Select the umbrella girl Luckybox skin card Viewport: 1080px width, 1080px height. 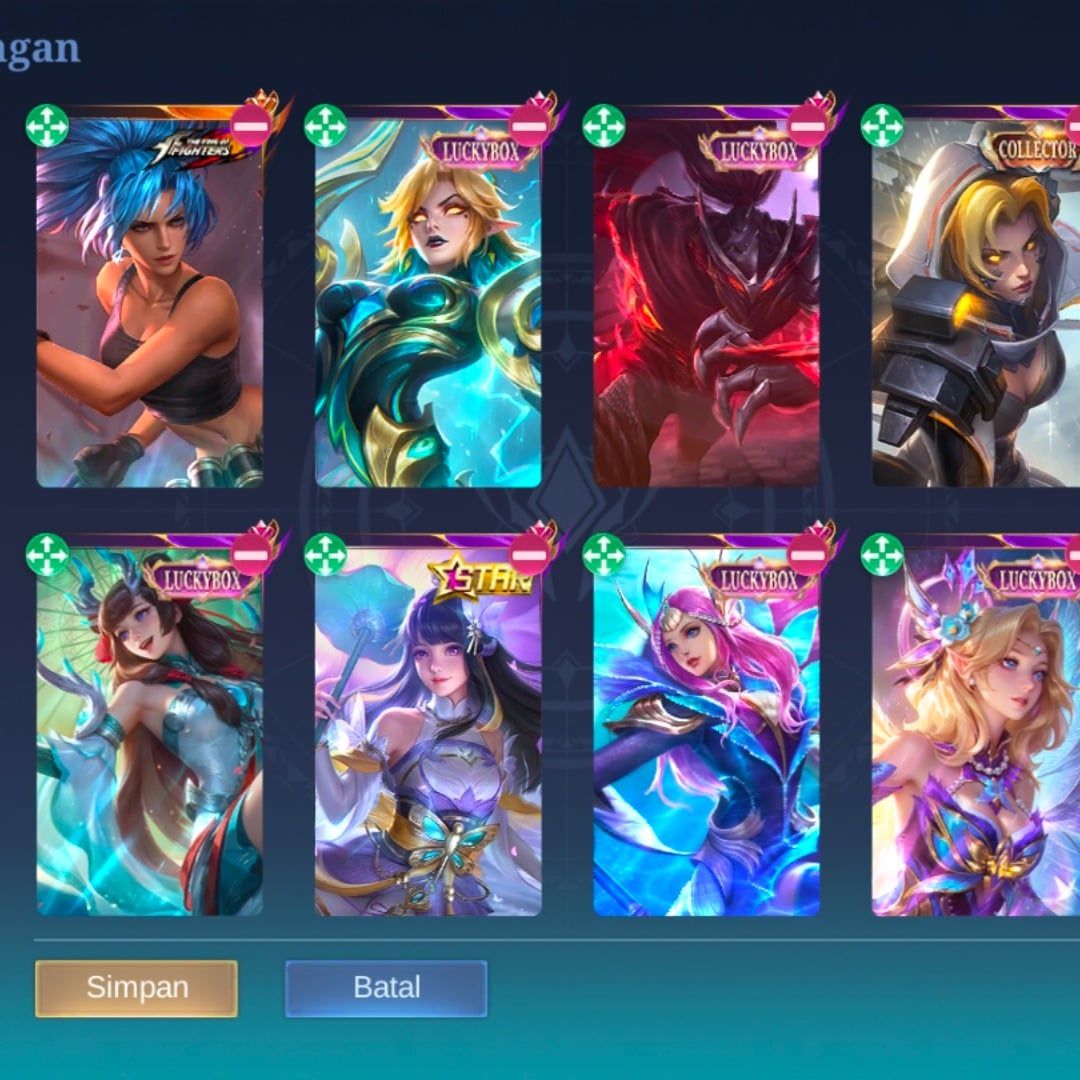pos(150,740)
